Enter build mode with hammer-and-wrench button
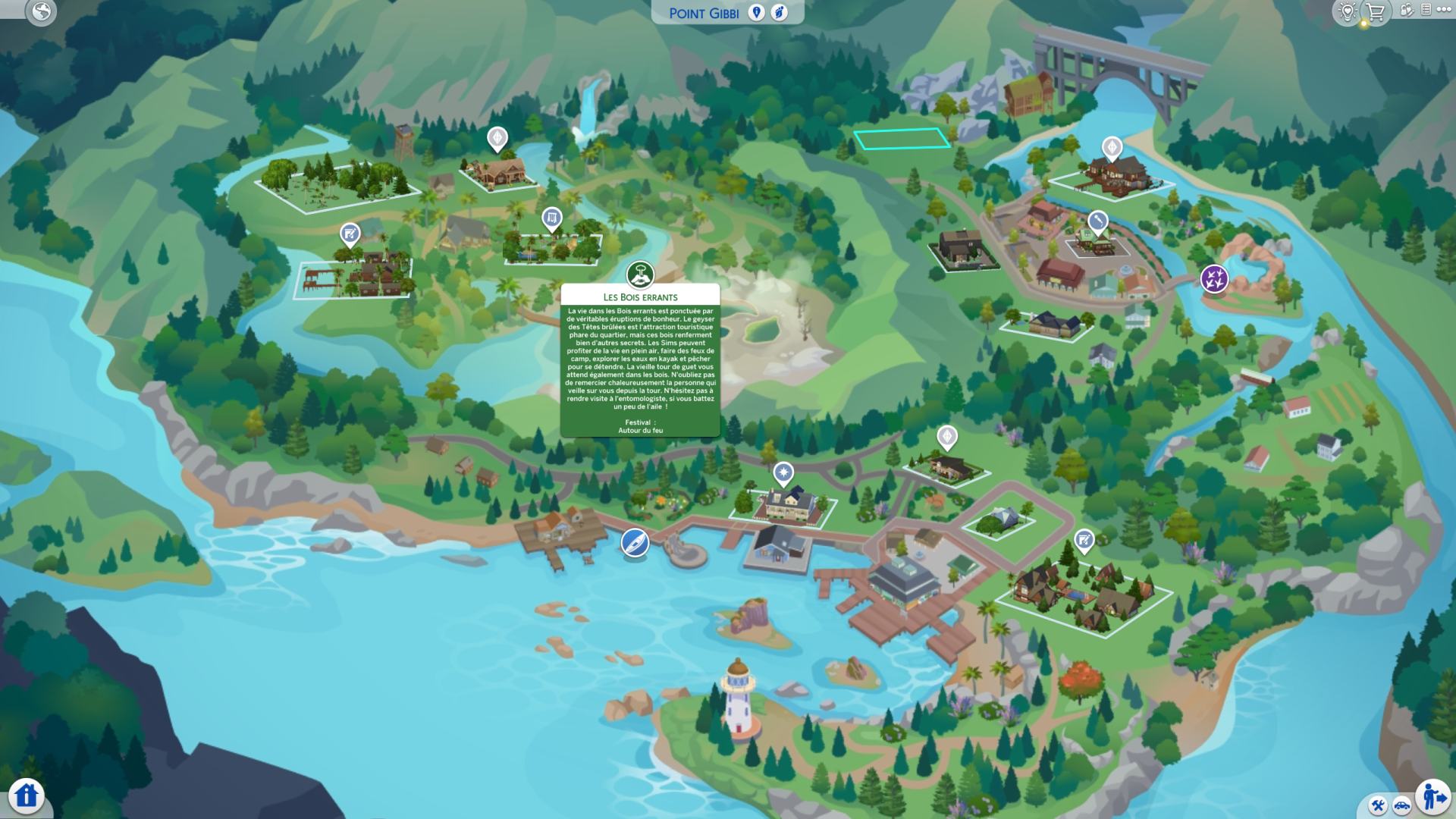The height and width of the screenshot is (819, 1456). [1379, 805]
